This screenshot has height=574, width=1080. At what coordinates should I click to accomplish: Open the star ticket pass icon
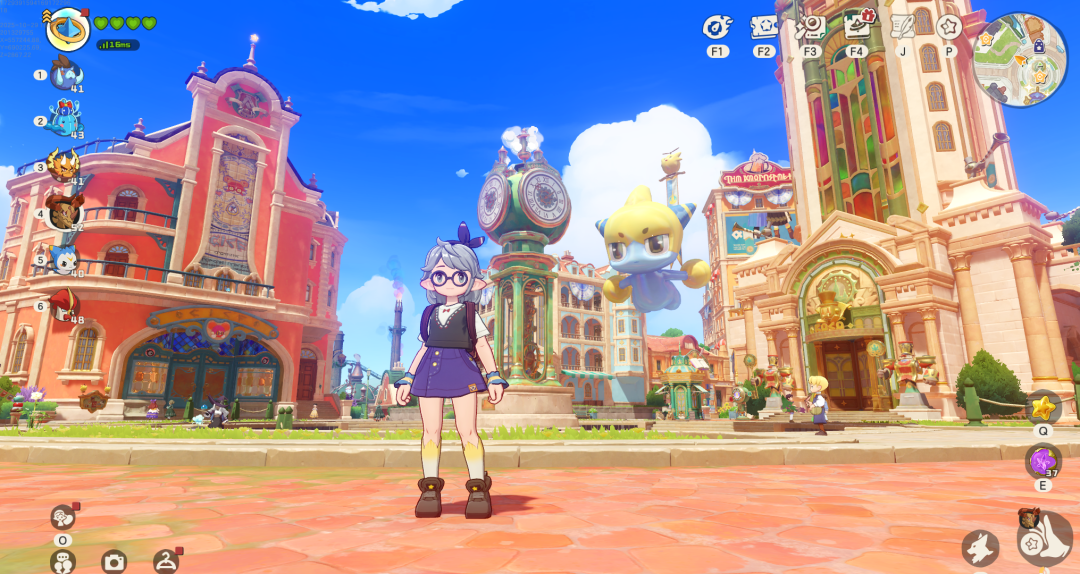(764, 27)
